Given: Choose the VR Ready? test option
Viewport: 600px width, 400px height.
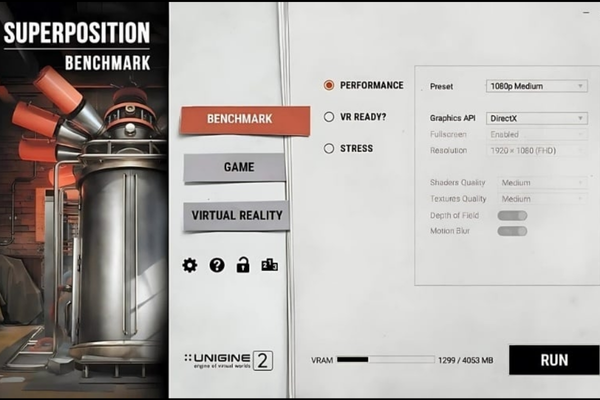Looking at the screenshot, I should [329, 117].
